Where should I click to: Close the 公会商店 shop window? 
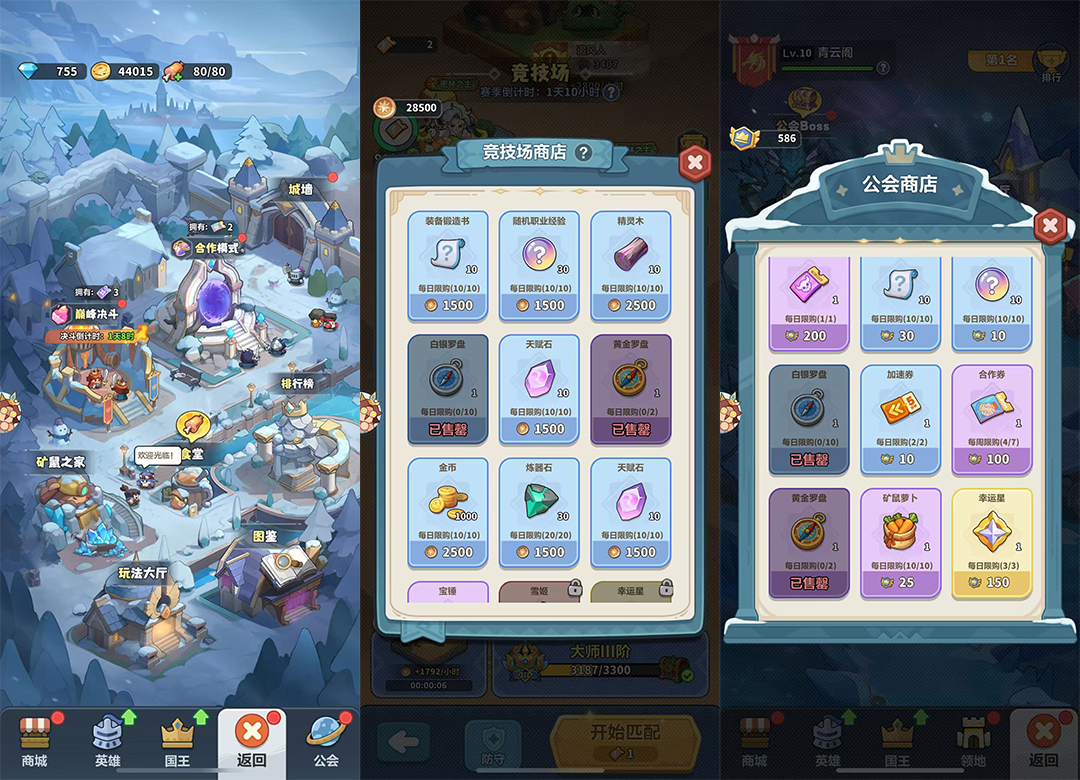1049,226
